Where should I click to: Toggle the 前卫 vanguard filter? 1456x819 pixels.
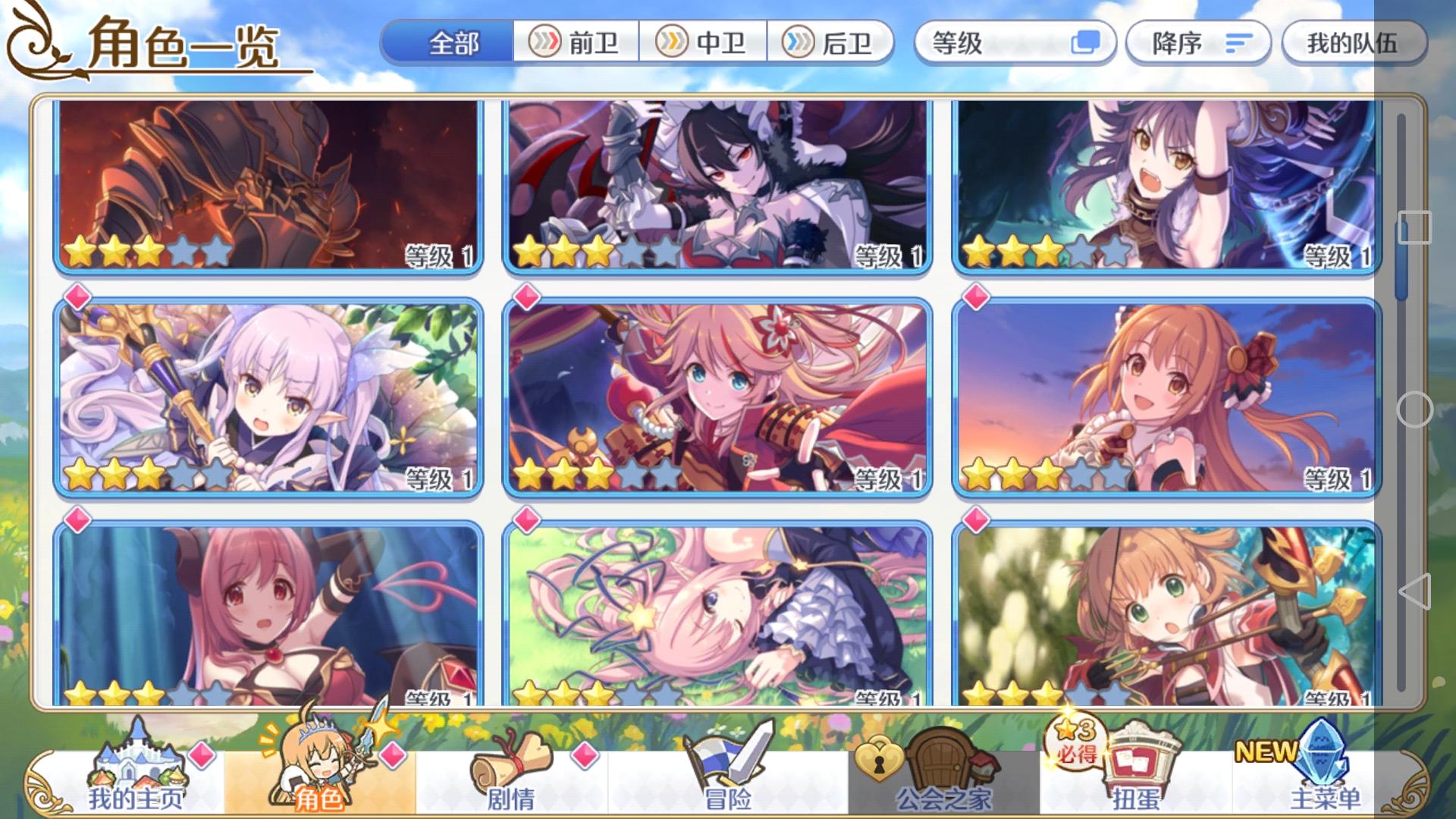click(x=577, y=44)
